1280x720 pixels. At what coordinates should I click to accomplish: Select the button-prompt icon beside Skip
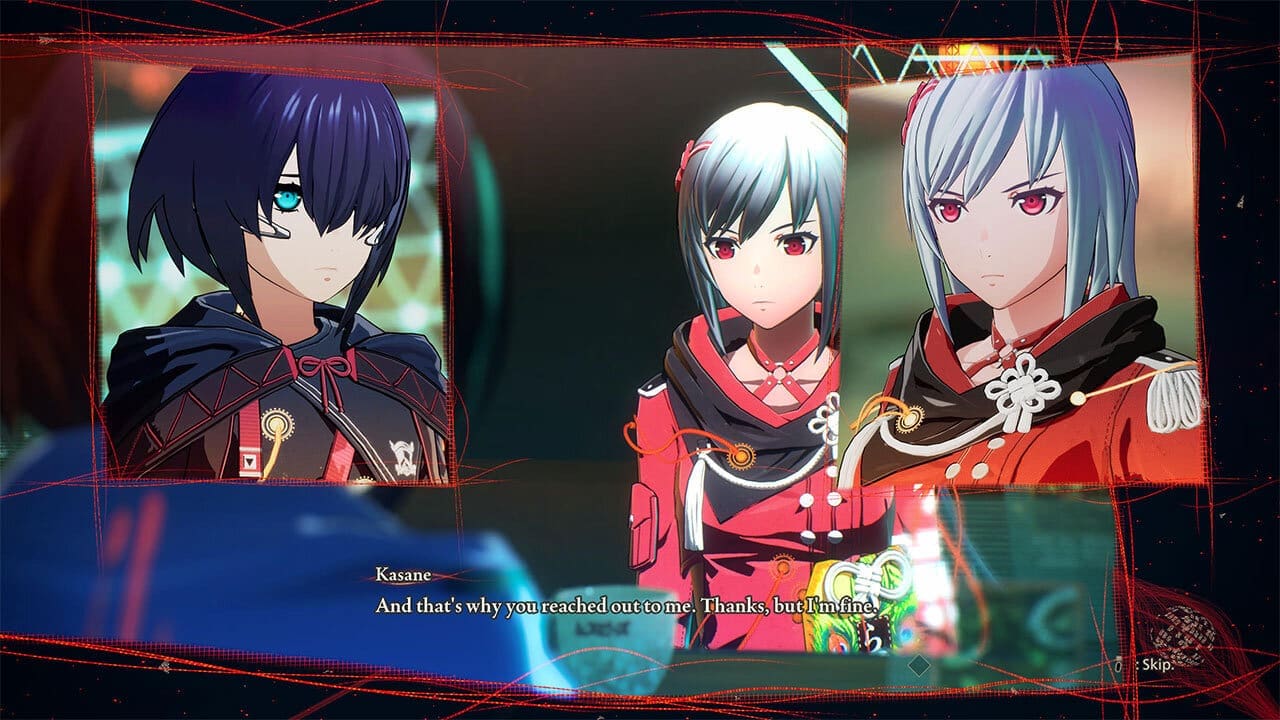(1120, 664)
